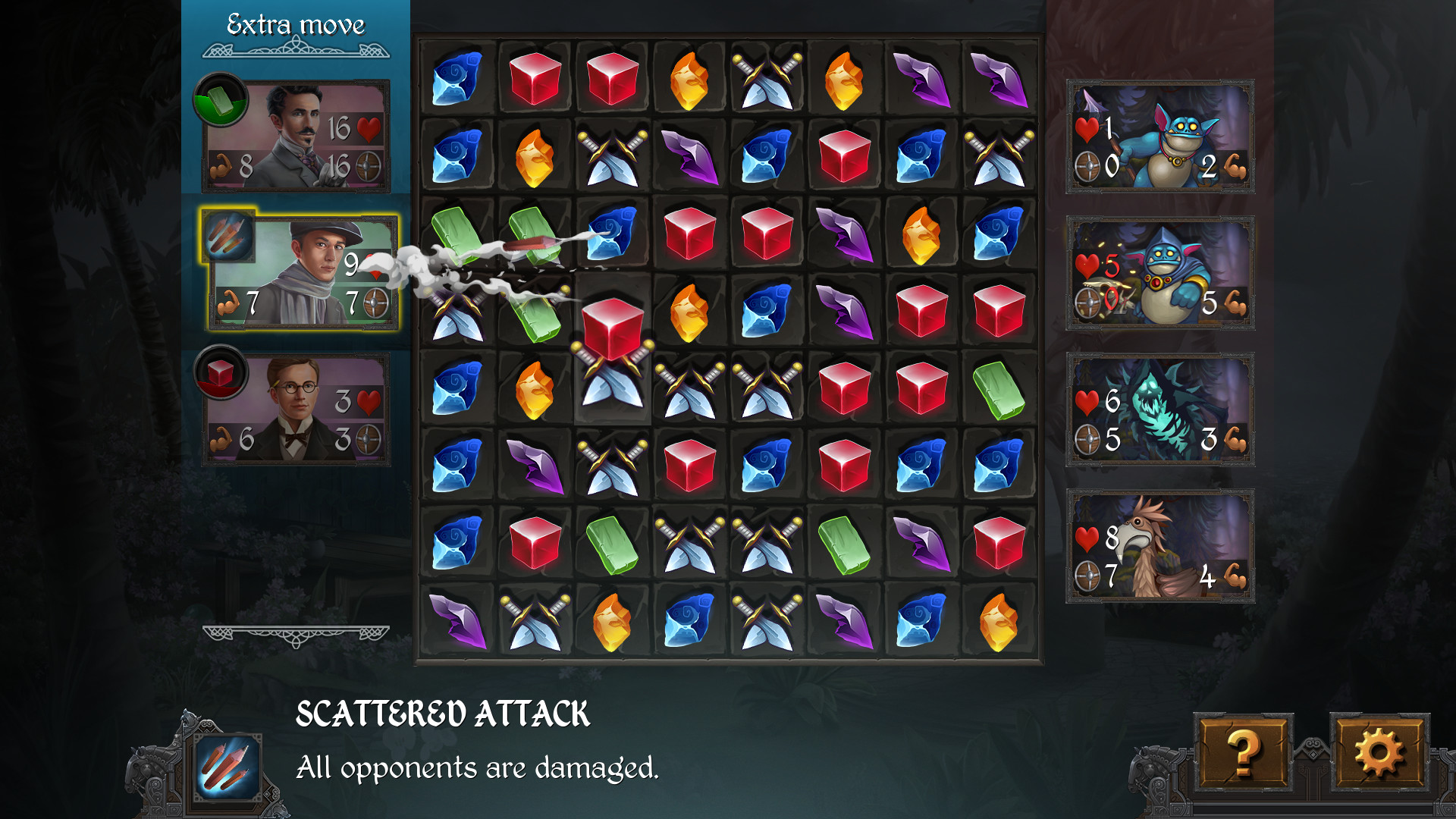Click the Extra move banner
Screen dimensions: 1456x819
click(294, 24)
